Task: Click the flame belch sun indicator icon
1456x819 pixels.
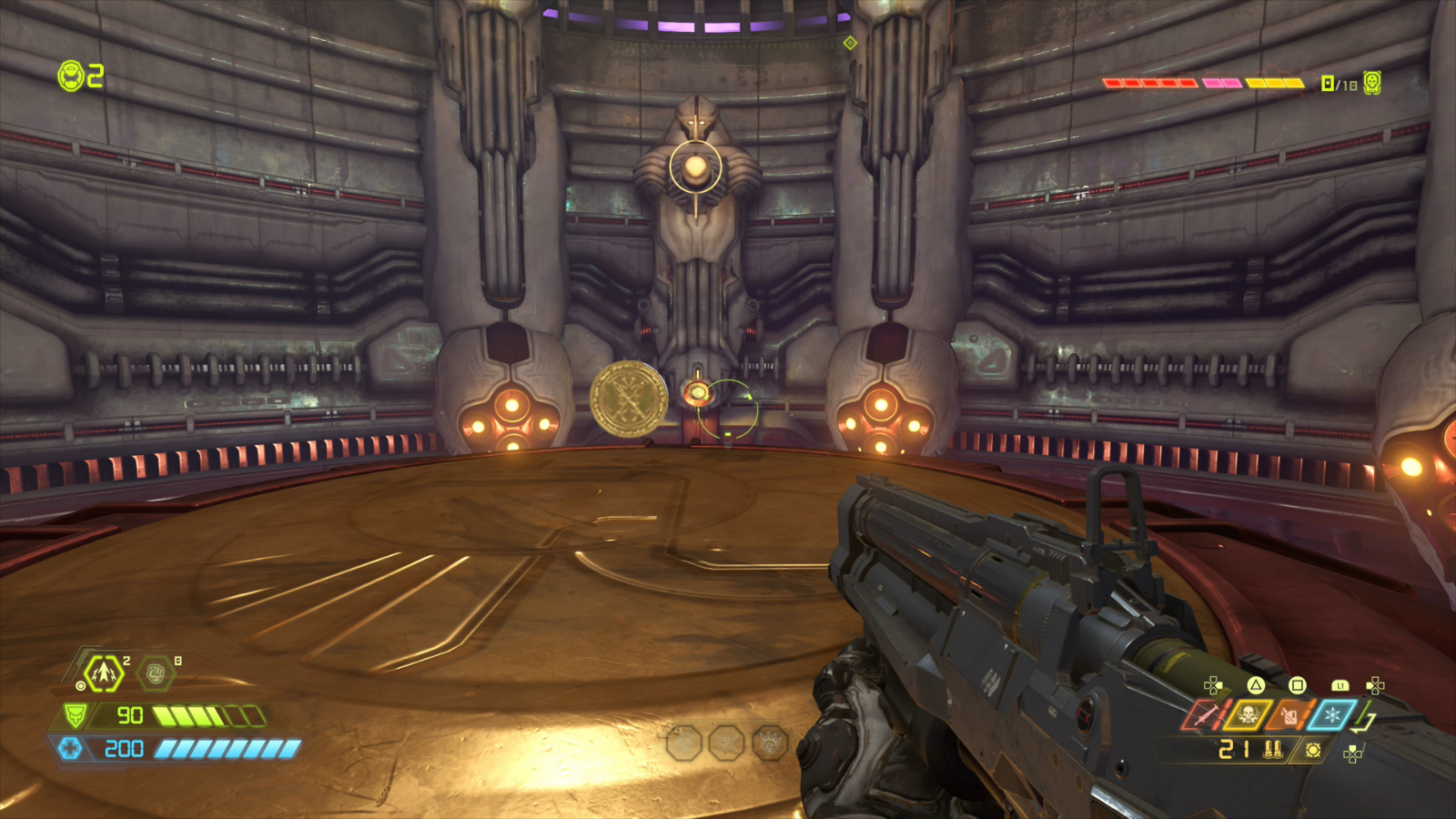Action: (1313, 751)
